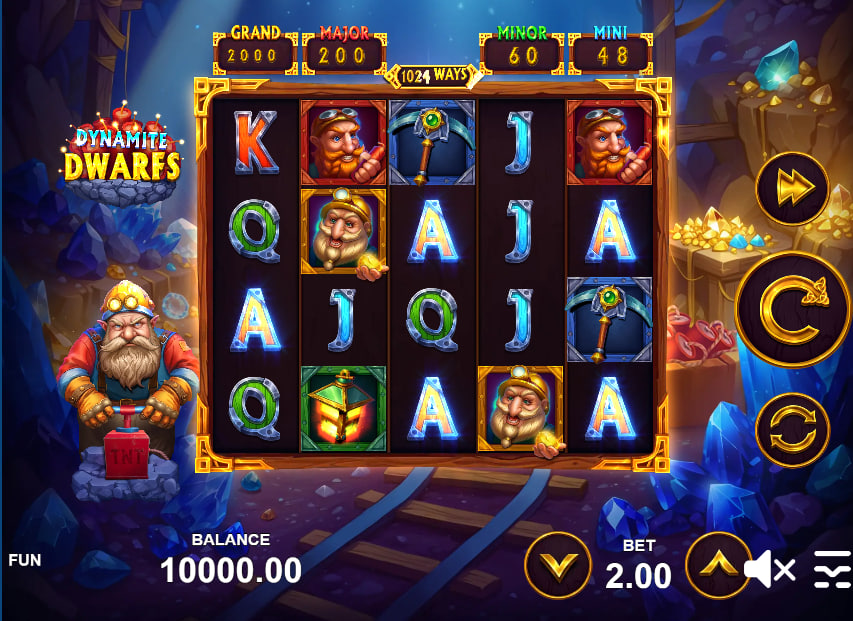Toggle the sound speaker icon
Screen dimensions: 853x621
pos(768,570)
